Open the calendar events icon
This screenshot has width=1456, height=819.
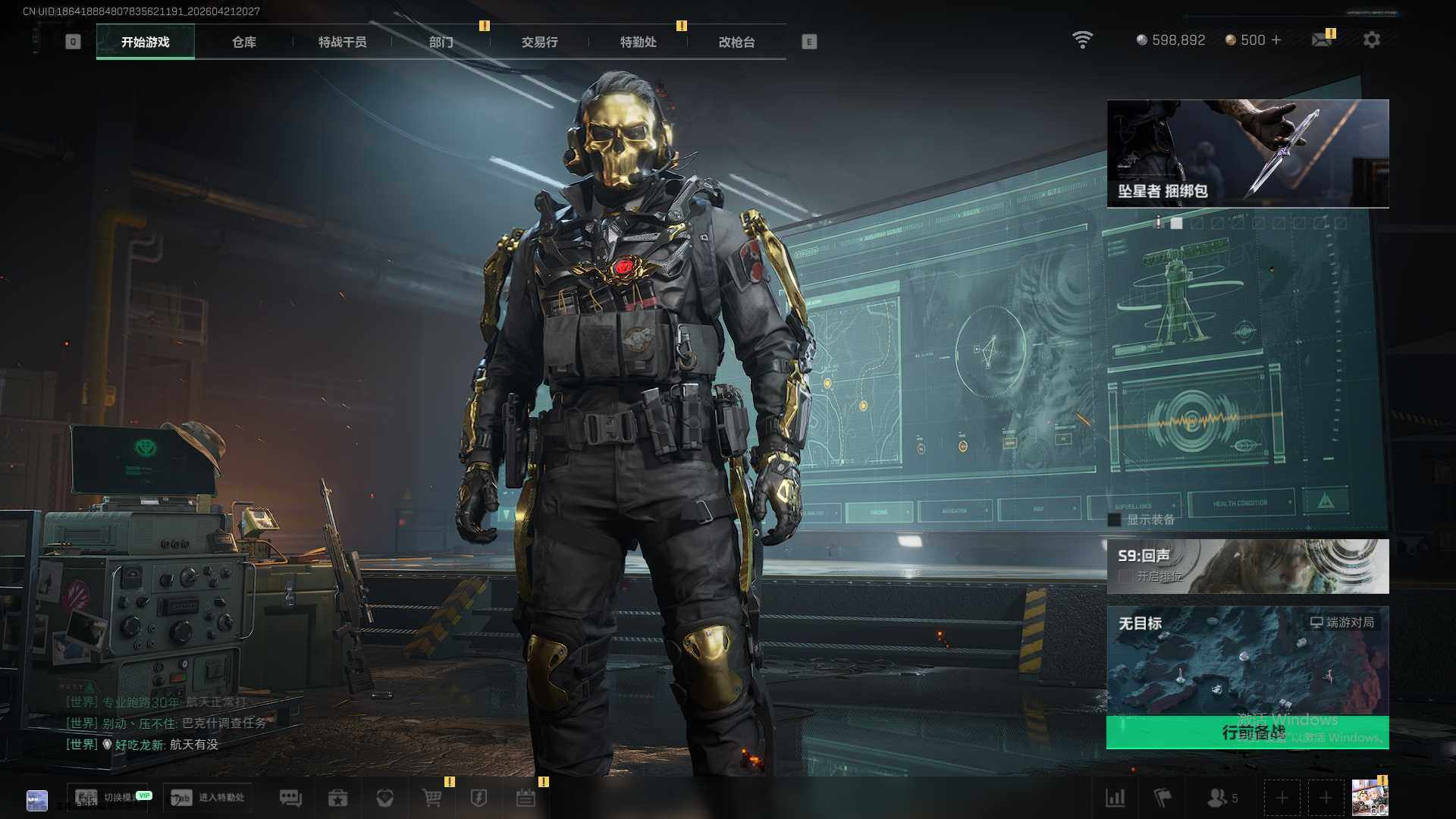click(526, 798)
